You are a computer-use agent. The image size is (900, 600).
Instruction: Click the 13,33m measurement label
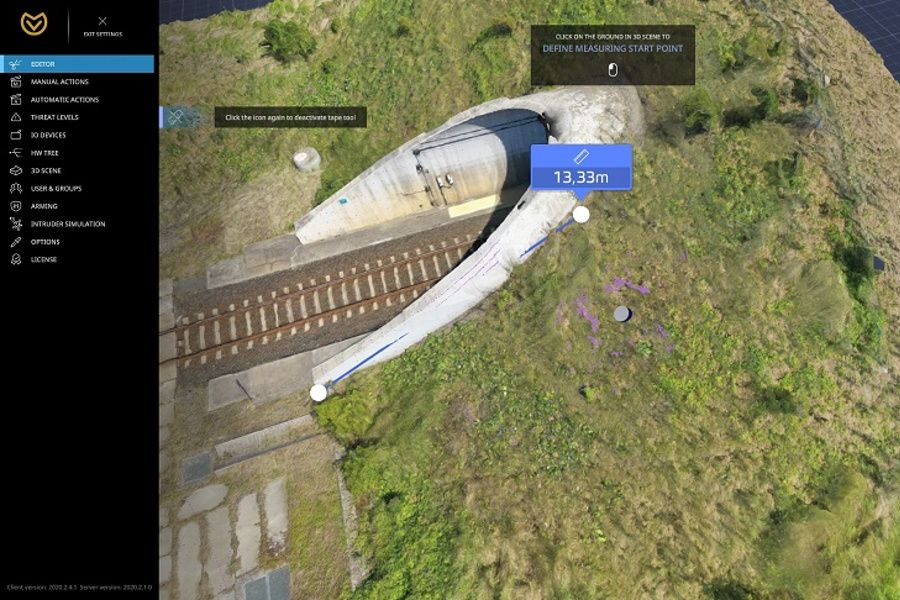click(x=581, y=168)
